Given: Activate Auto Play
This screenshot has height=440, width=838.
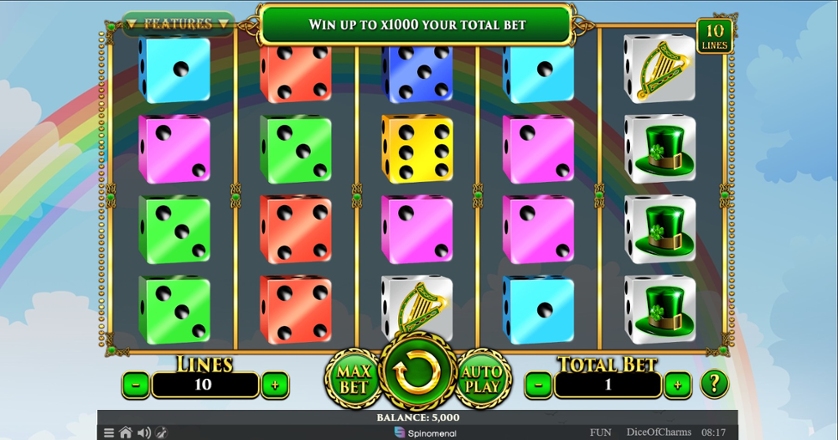Looking at the screenshot, I should (x=484, y=378).
